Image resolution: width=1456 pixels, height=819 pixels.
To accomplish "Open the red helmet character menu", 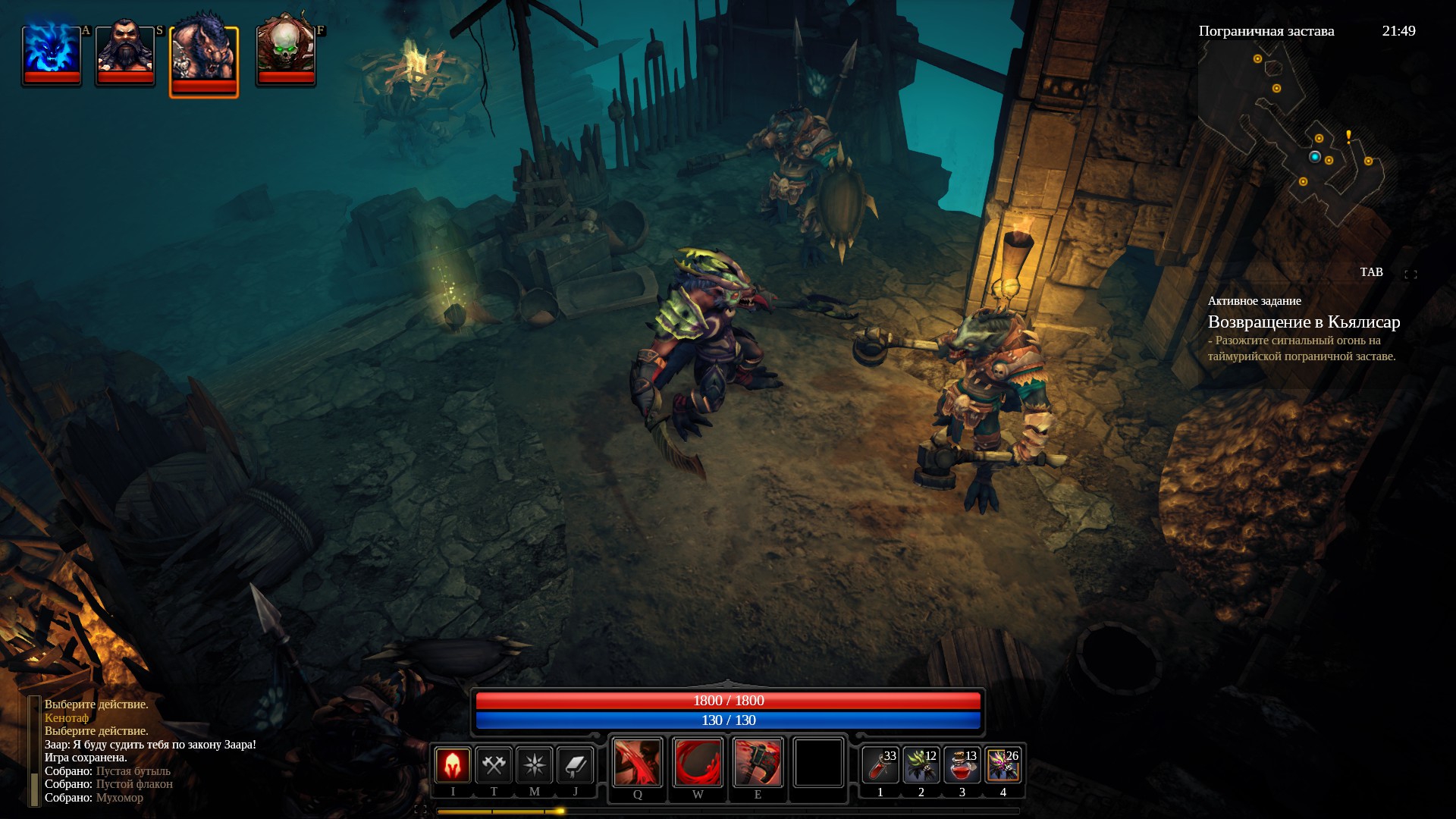I will point(453,764).
